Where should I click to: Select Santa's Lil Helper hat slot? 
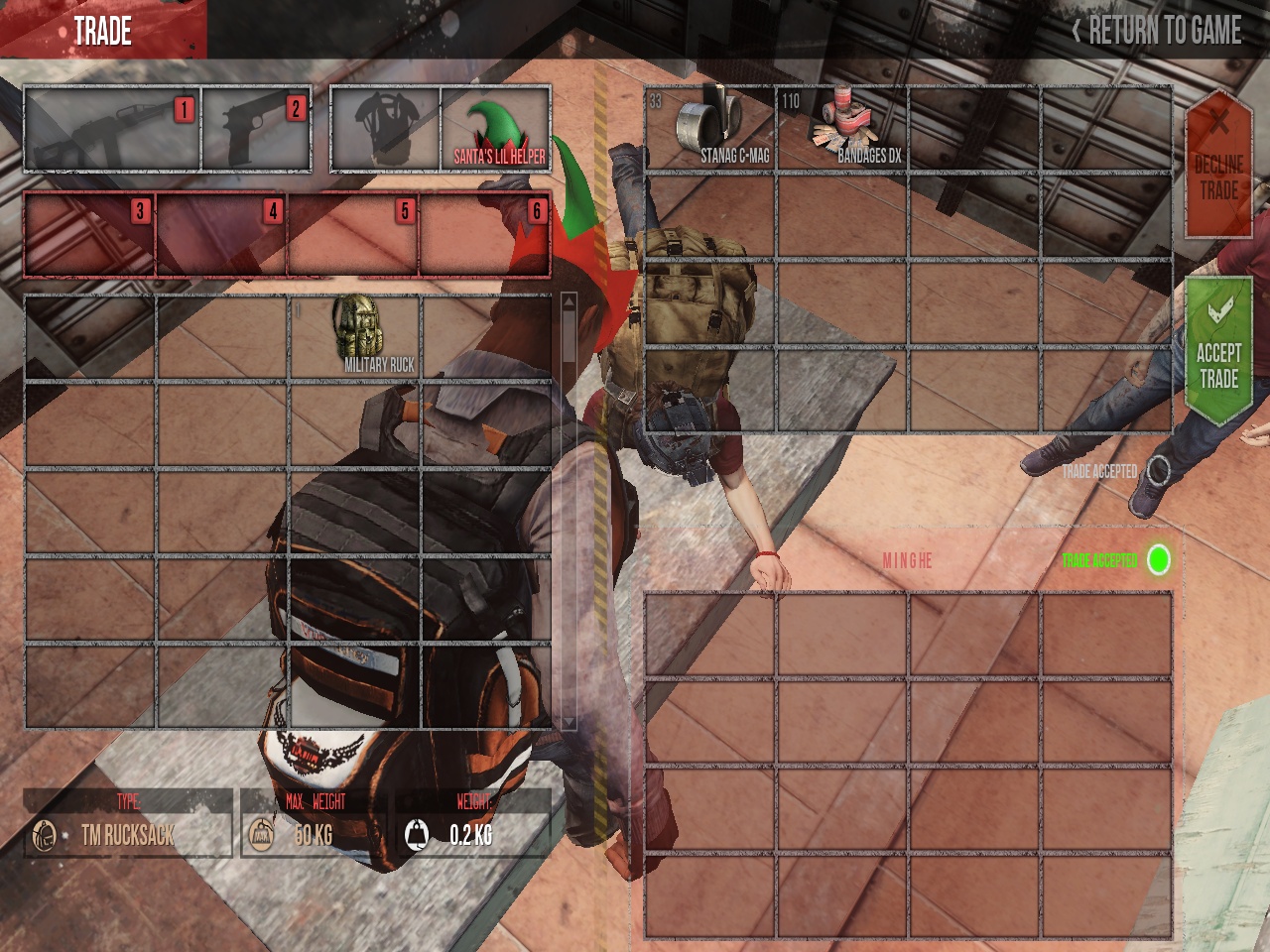pyautogui.click(x=496, y=130)
